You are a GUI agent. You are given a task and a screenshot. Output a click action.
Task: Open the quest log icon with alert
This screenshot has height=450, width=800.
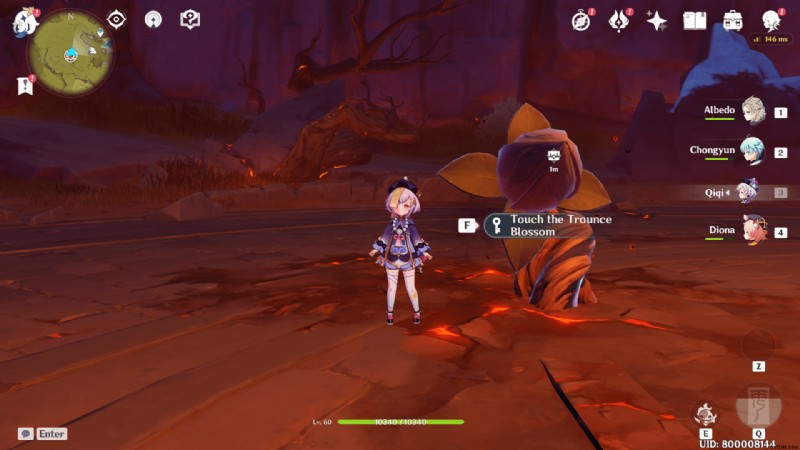(24, 86)
